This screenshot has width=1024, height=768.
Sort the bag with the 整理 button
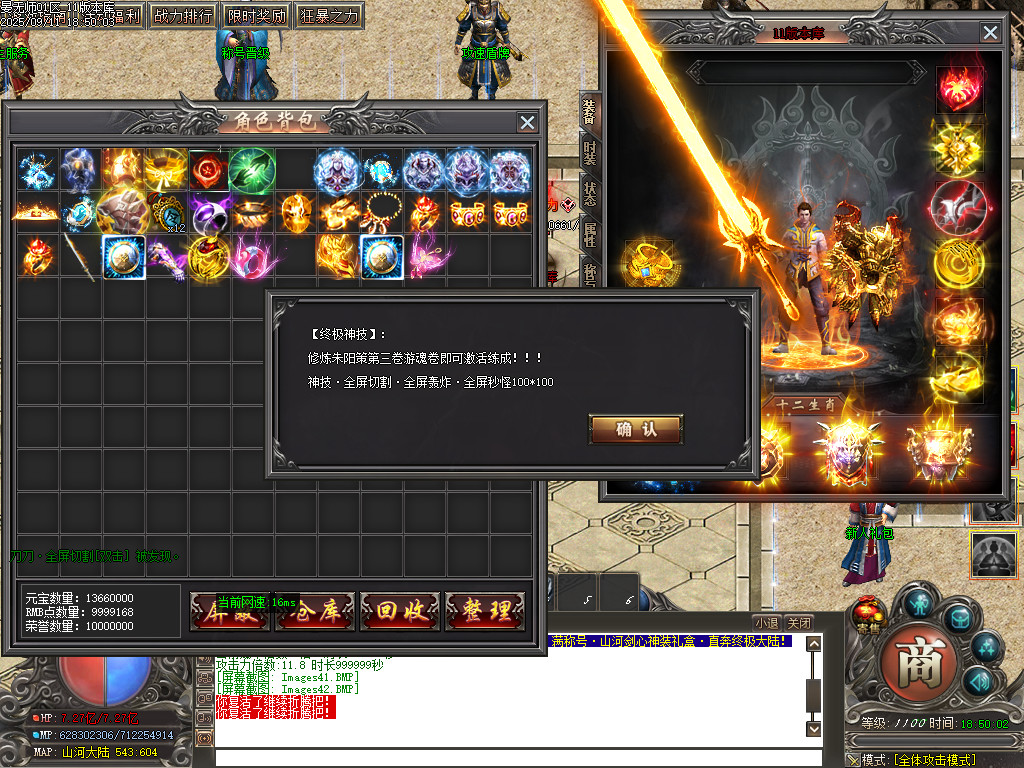pyautogui.click(x=485, y=611)
